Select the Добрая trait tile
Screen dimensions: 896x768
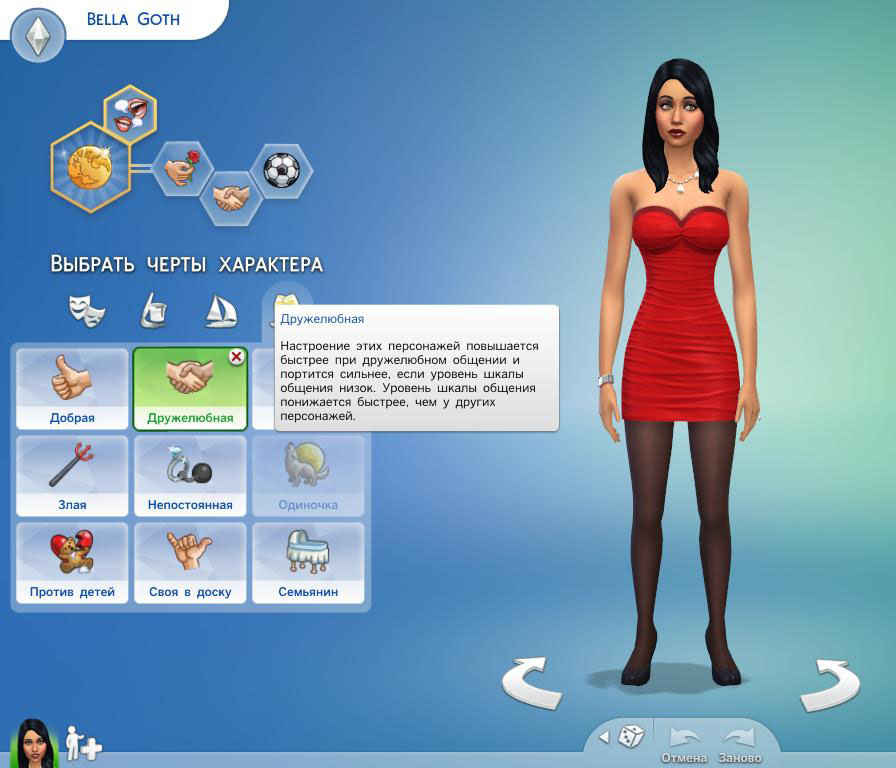(72, 388)
